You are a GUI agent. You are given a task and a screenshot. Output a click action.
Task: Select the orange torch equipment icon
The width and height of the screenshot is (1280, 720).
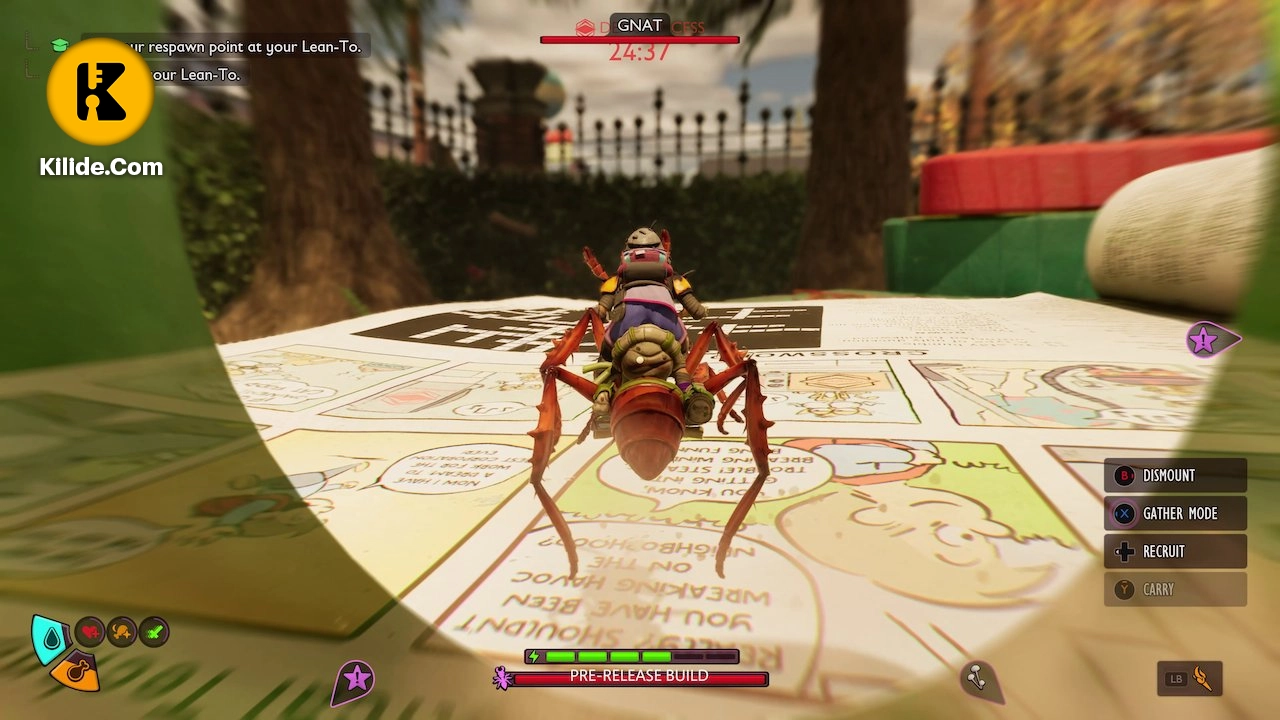click(1205, 679)
